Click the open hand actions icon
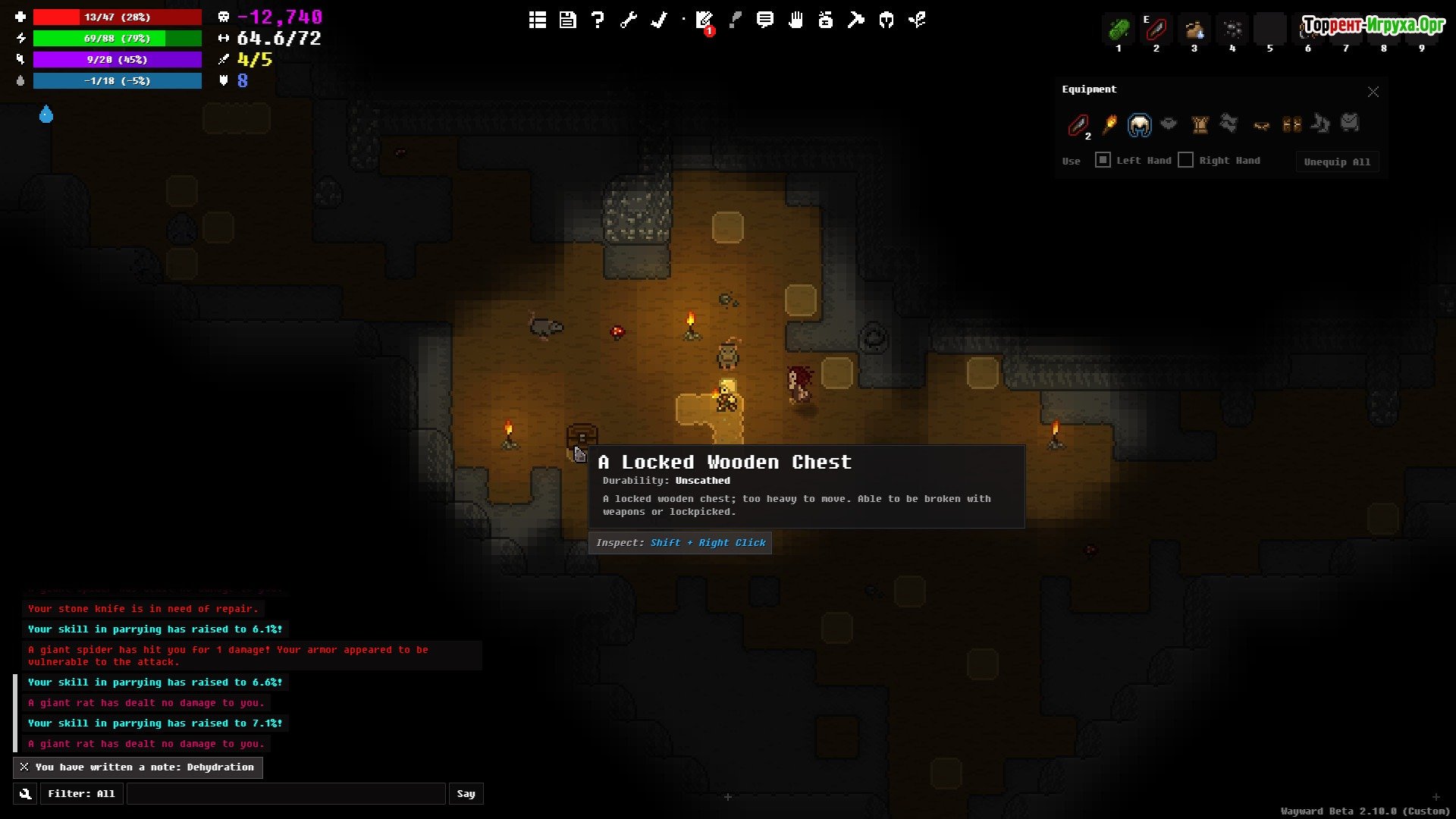This screenshot has width=1456, height=819. pos(795,20)
